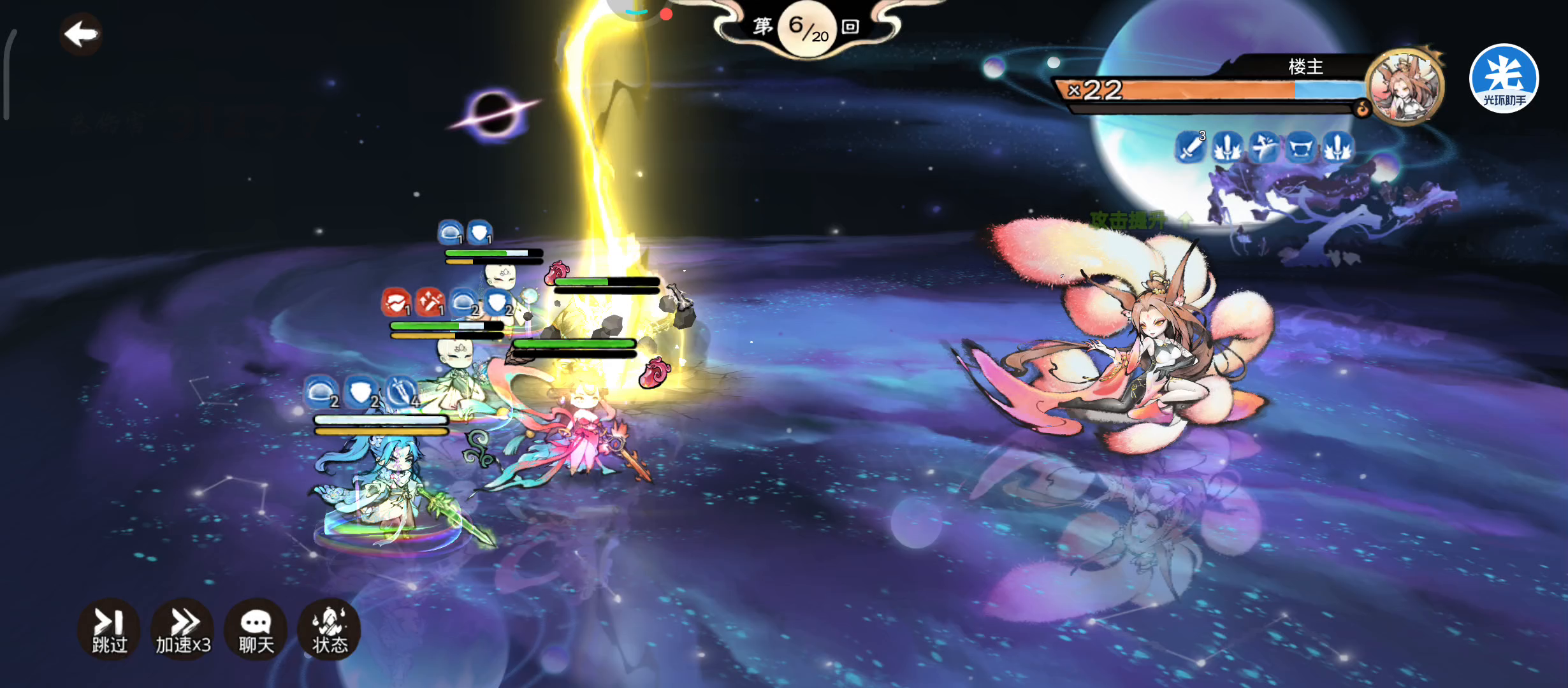Viewport: 1568px width, 688px height.
Task: Skip the battle with 跳过
Action: click(109, 629)
